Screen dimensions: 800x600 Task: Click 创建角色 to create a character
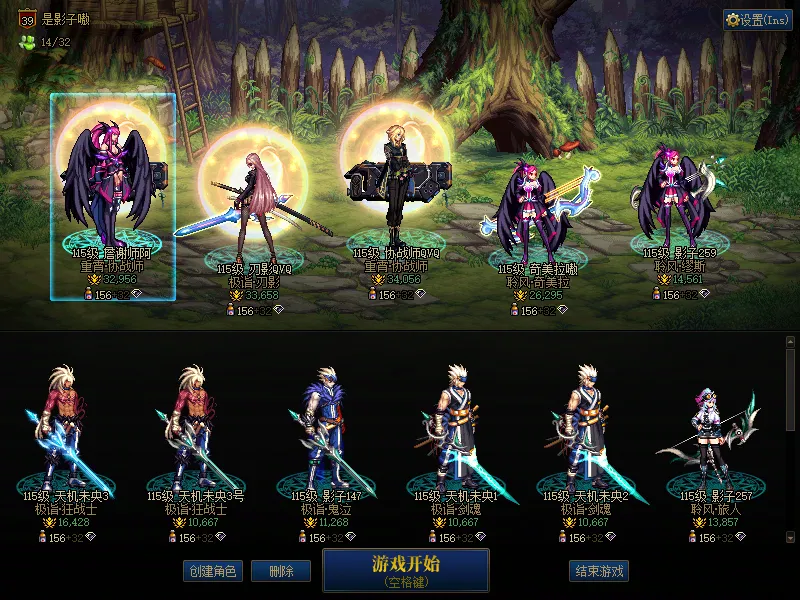pyautogui.click(x=211, y=571)
